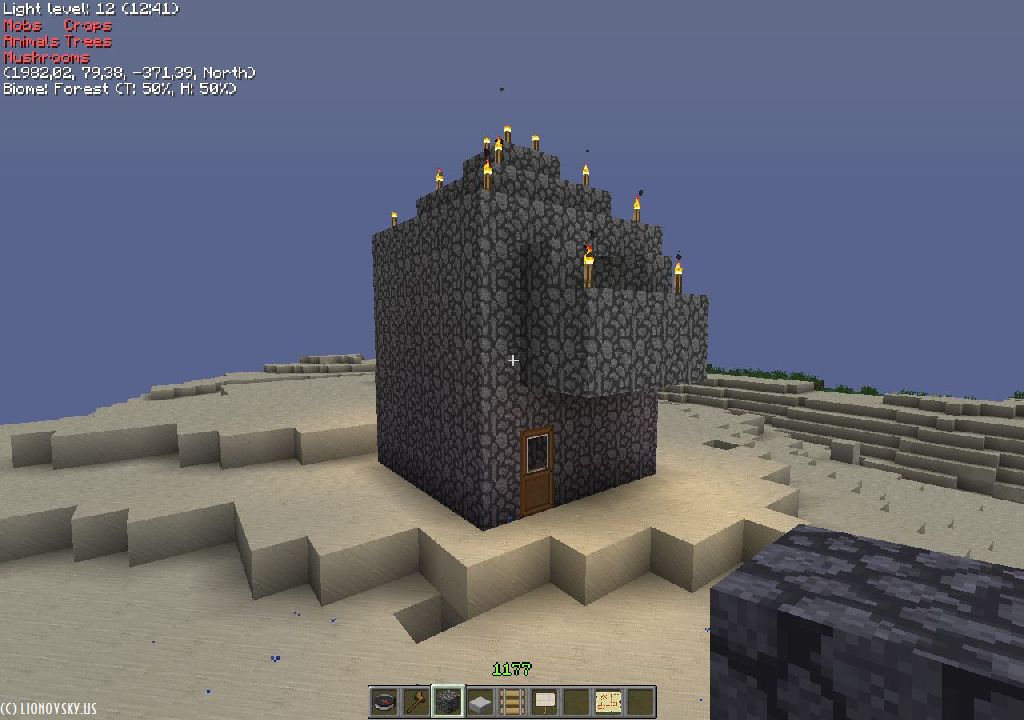
Task: Choose the map item slot
Action: coord(608,701)
